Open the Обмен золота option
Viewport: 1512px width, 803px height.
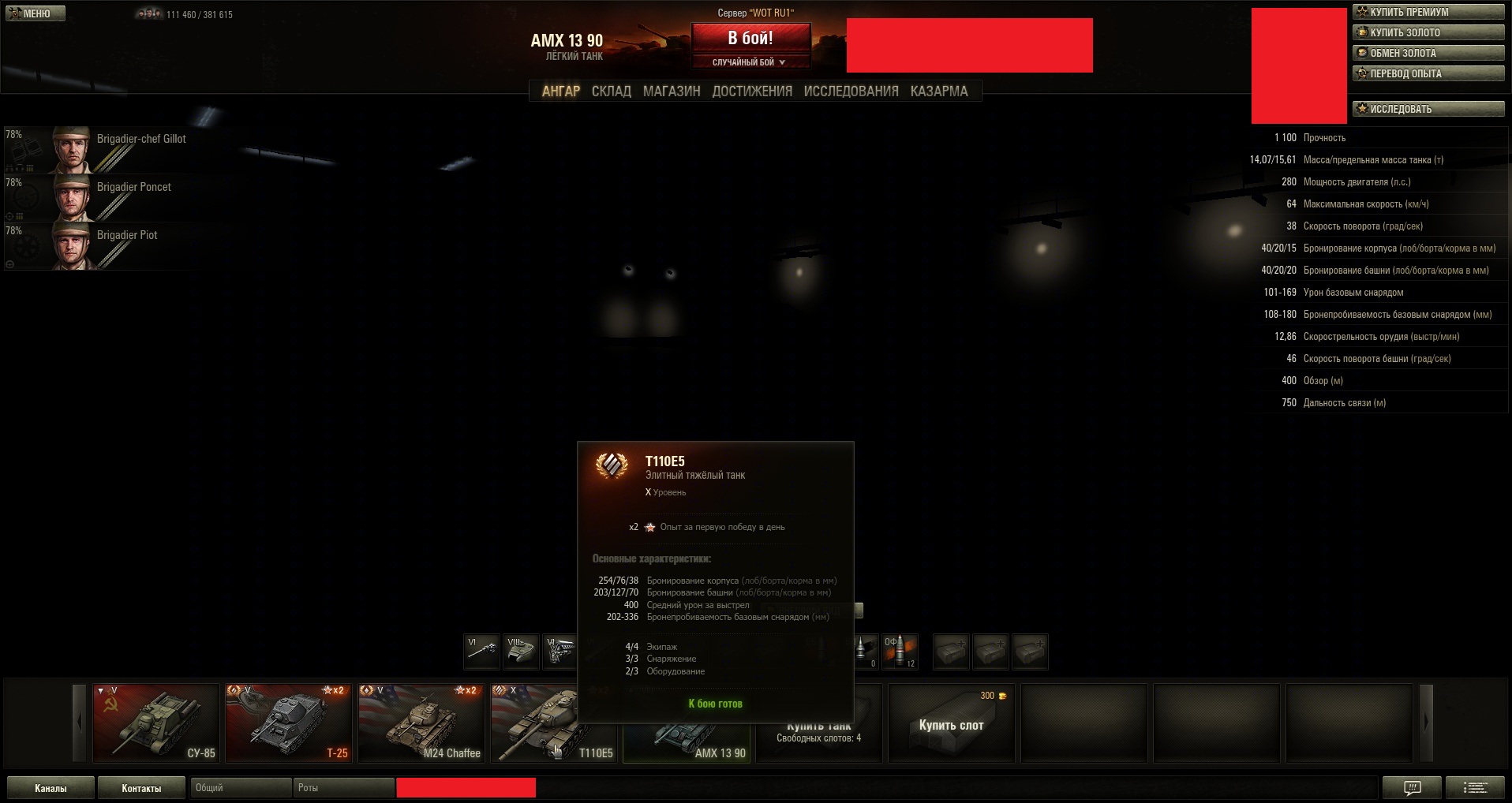point(1428,53)
